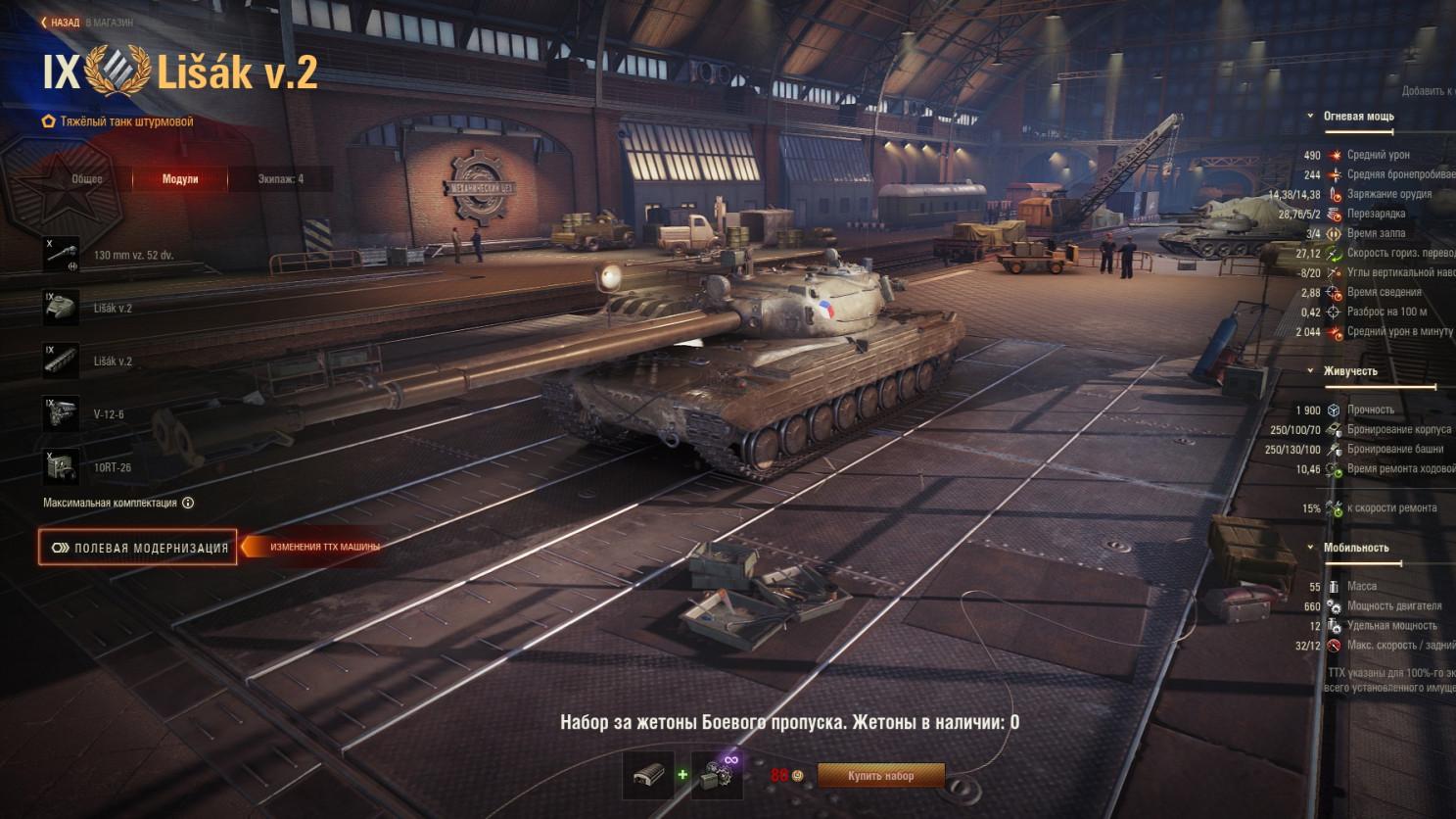Select the Lišák v.2 suspension module icon

(x=62, y=361)
